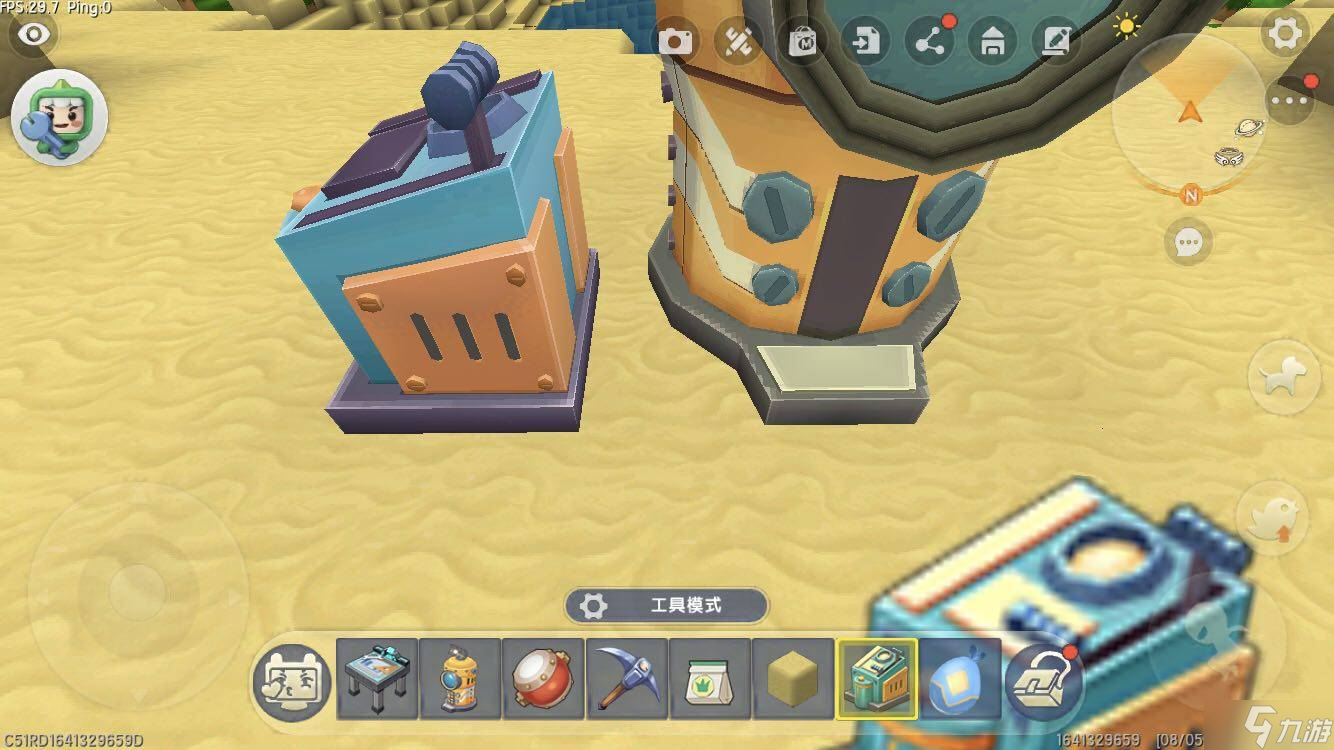Open the ruler and pencil edit tools

click(x=739, y=41)
